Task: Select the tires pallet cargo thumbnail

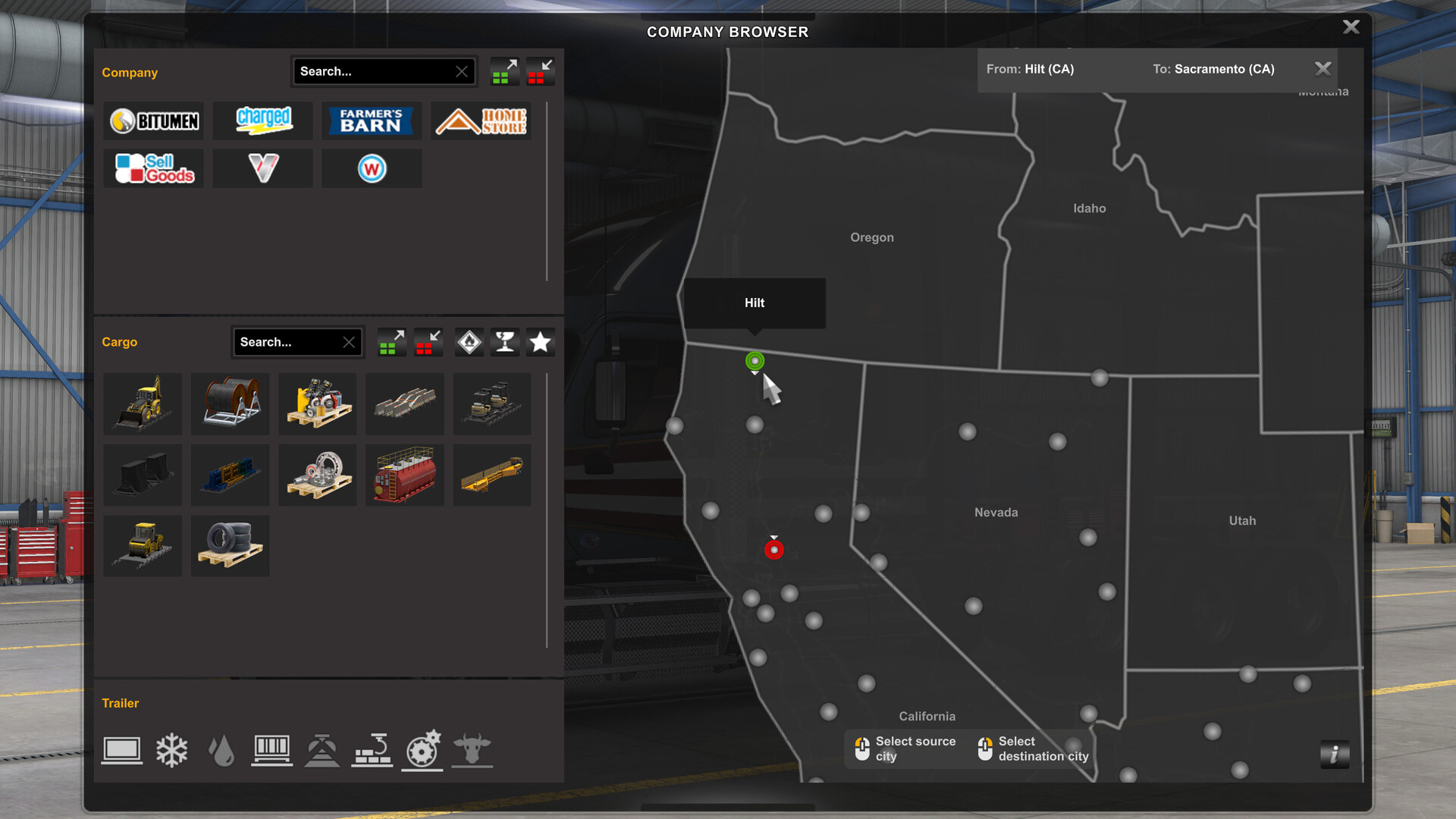Action: (x=230, y=545)
